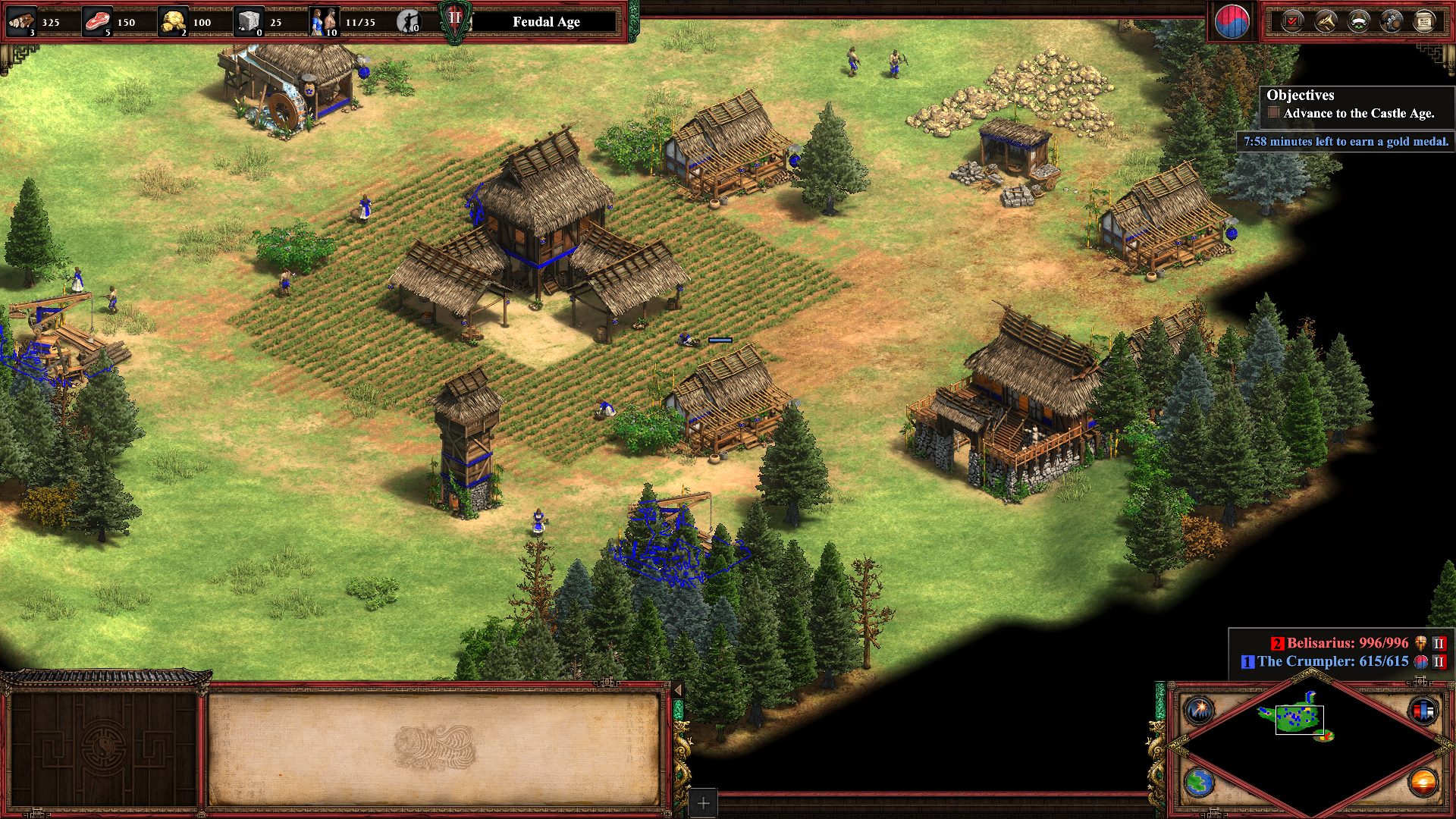Open the main menu scroll button
Viewport: 1456px width, 819px height.
pyautogui.click(x=1424, y=21)
